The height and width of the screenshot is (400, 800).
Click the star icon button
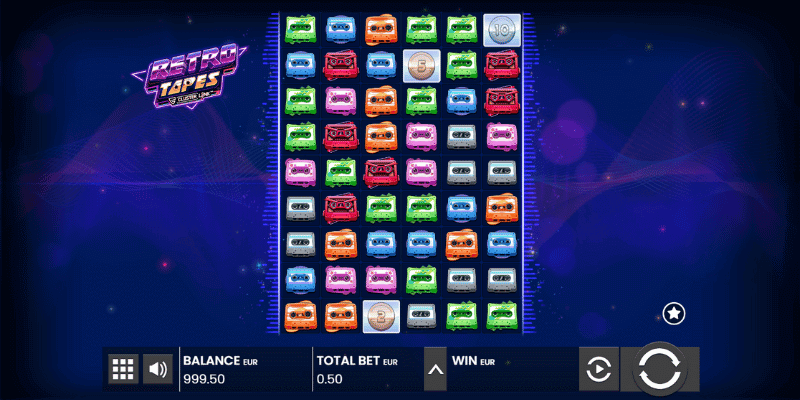tap(674, 314)
